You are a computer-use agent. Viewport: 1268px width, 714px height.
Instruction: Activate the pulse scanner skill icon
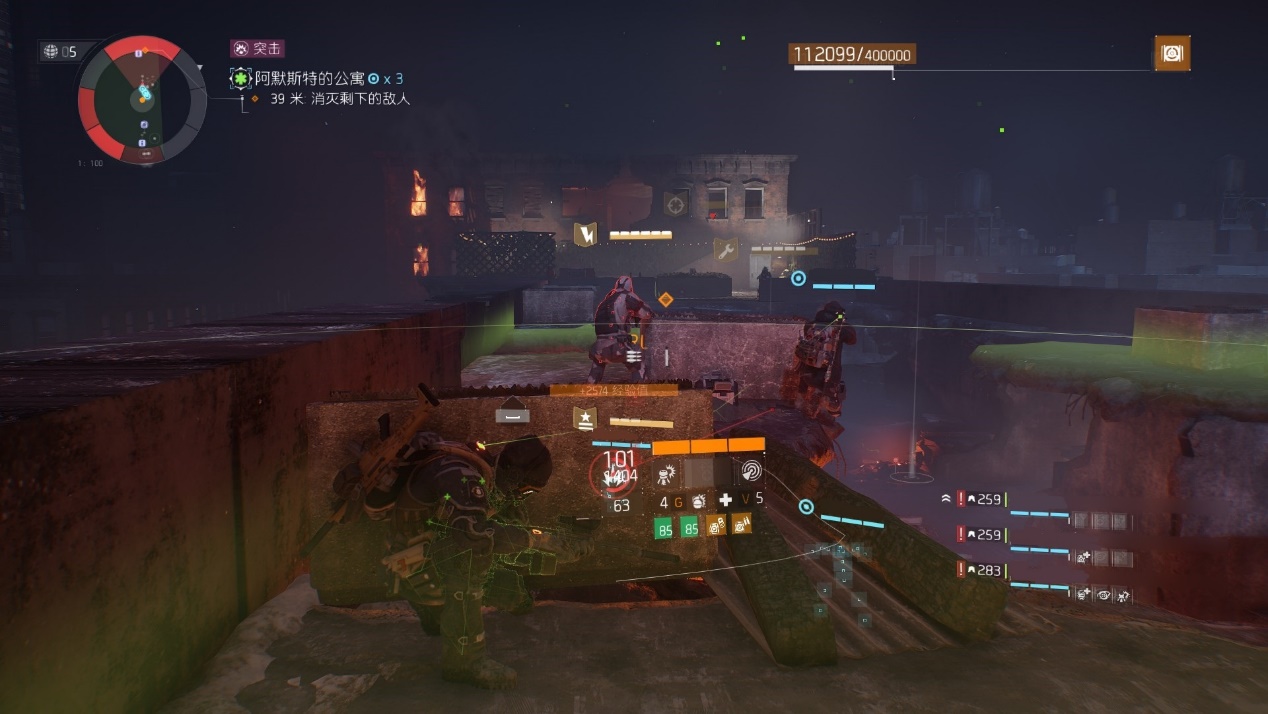coord(749,473)
